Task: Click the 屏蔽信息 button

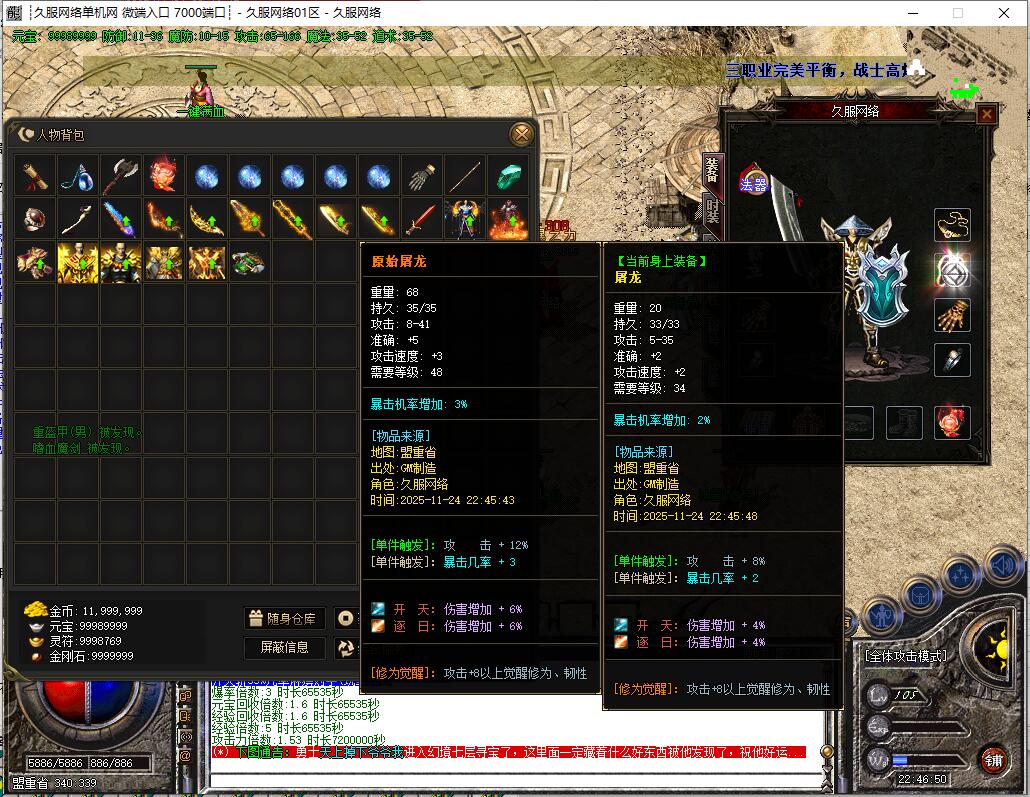Action: (x=283, y=647)
